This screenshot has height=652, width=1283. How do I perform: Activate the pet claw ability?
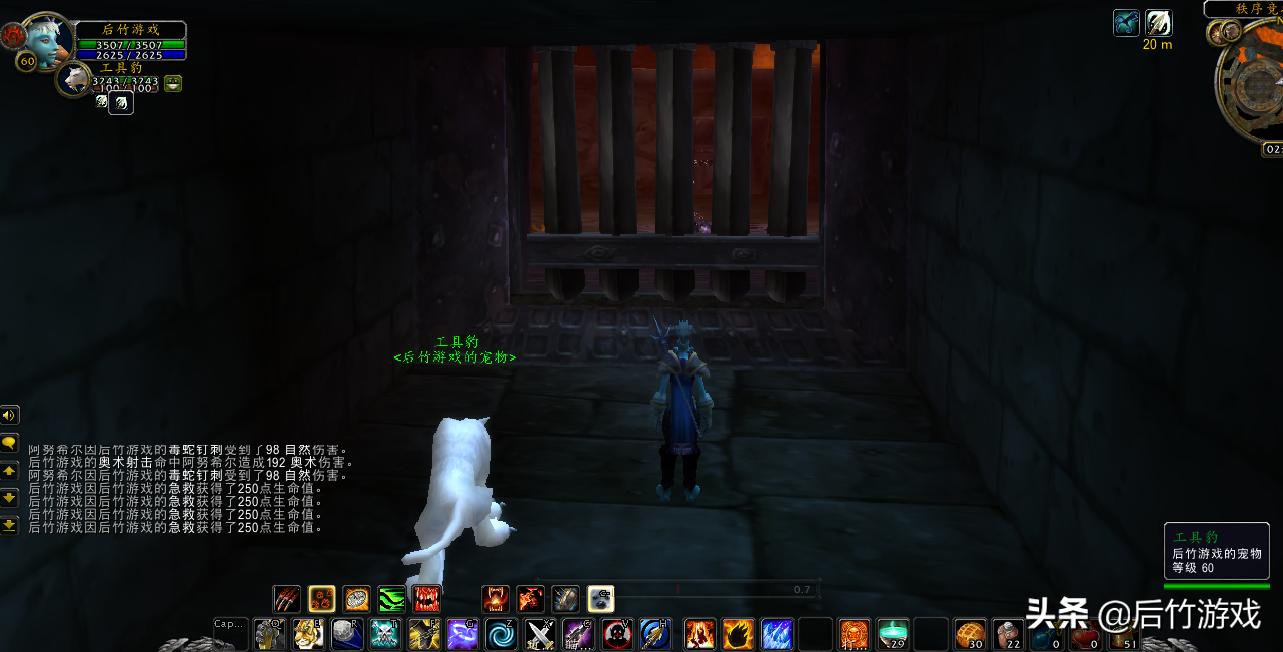[x=287, y=599]
